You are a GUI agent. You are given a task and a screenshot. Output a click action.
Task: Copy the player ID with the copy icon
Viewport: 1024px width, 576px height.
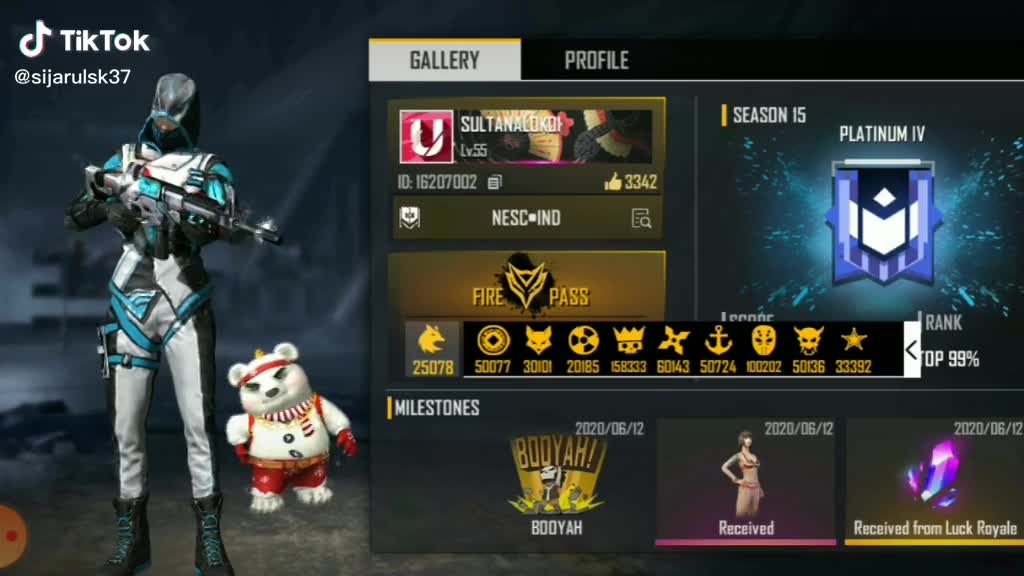(494, 182)
